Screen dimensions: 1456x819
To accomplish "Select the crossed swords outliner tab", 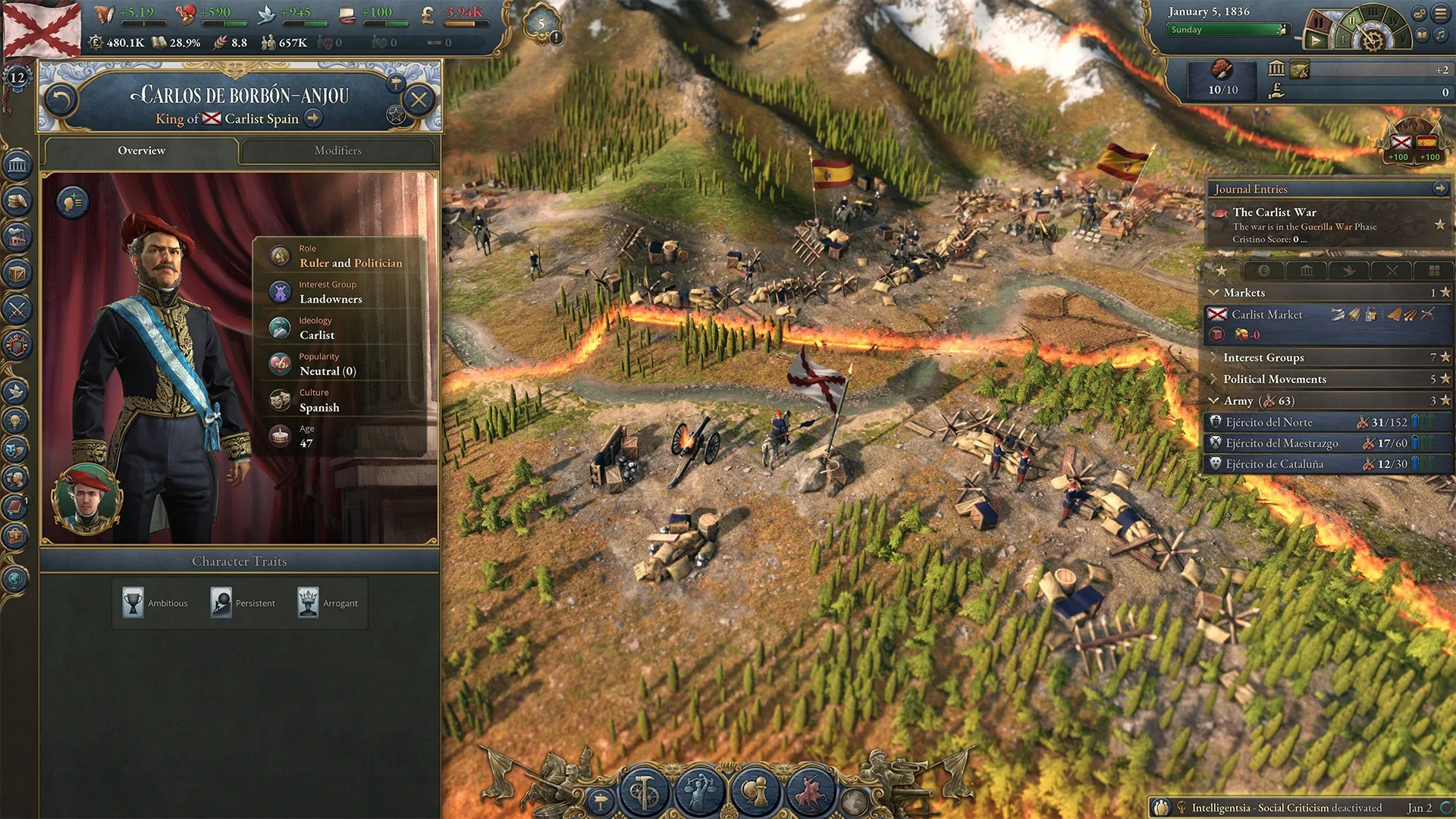I will [1393, 271].
